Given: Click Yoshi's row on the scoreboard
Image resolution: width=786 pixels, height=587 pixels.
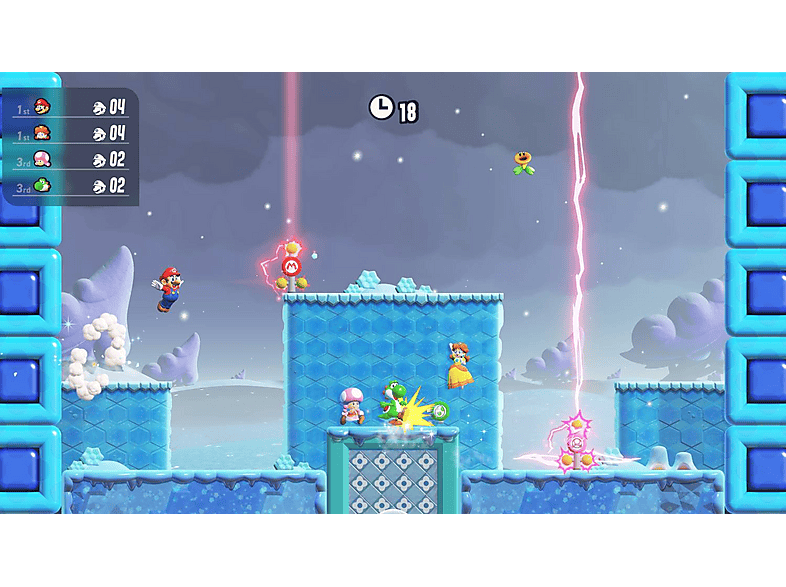Looking at the screenshot, I should coord(70,185).
